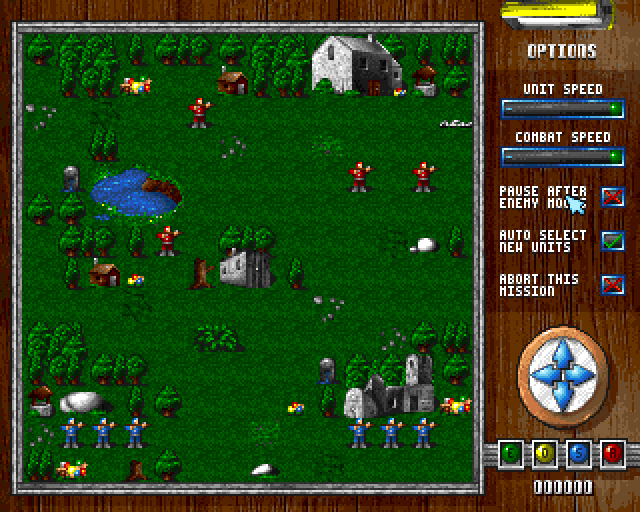Image resolution: width=640 pixels, height=512 pixels.
Task: Adjust the Unit Speed slider
Action: (x=562, y=109)
